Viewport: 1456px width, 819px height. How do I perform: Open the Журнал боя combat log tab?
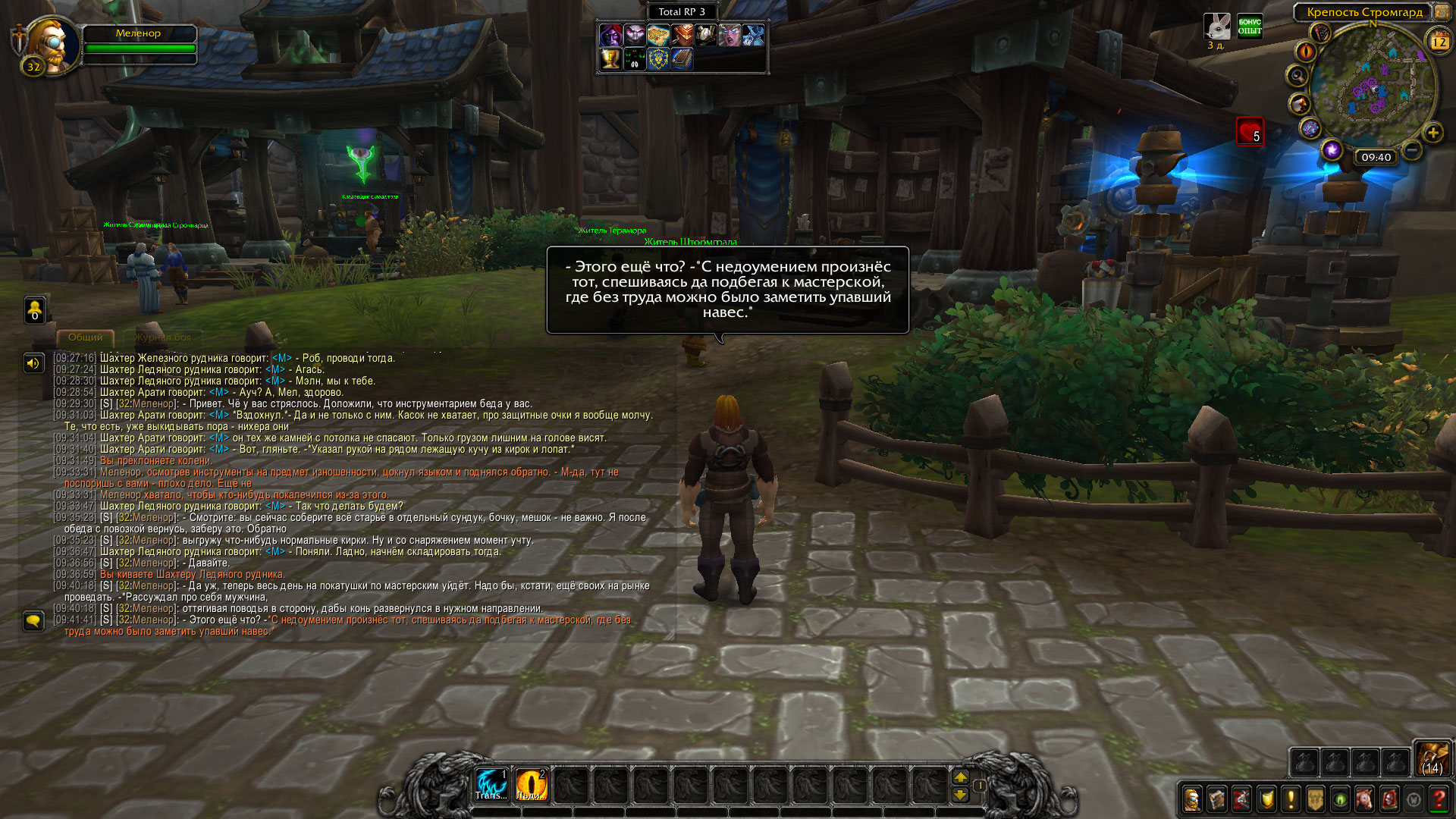coord(163,337)
